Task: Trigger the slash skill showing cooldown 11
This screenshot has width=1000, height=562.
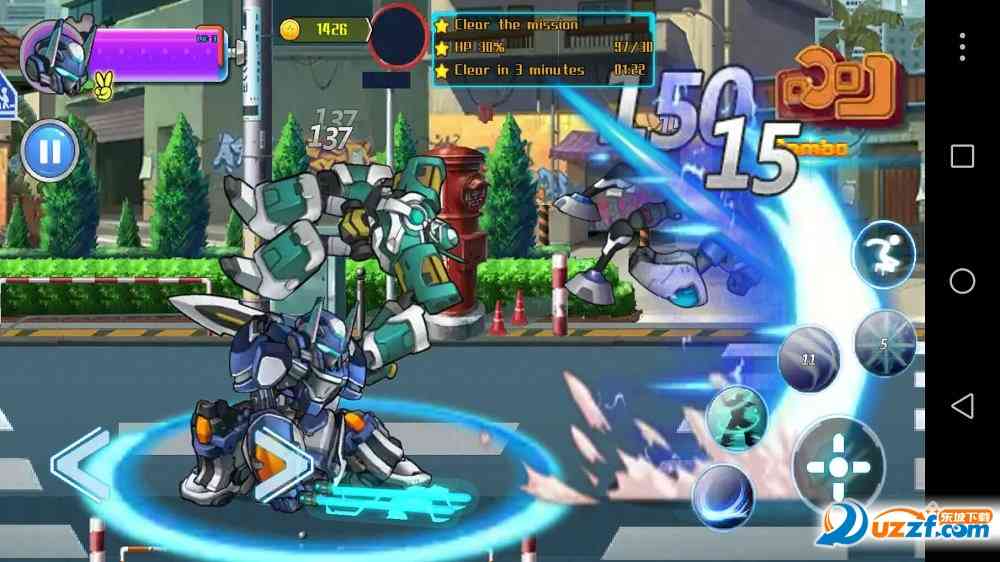Action: point(809,357)
